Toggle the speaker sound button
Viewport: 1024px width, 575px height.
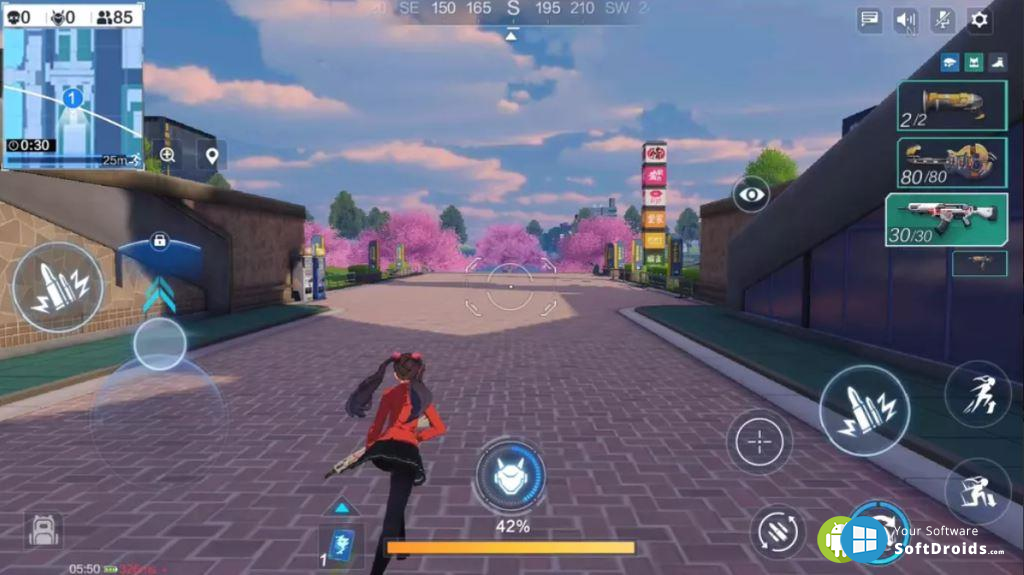[x=906, y=19]
